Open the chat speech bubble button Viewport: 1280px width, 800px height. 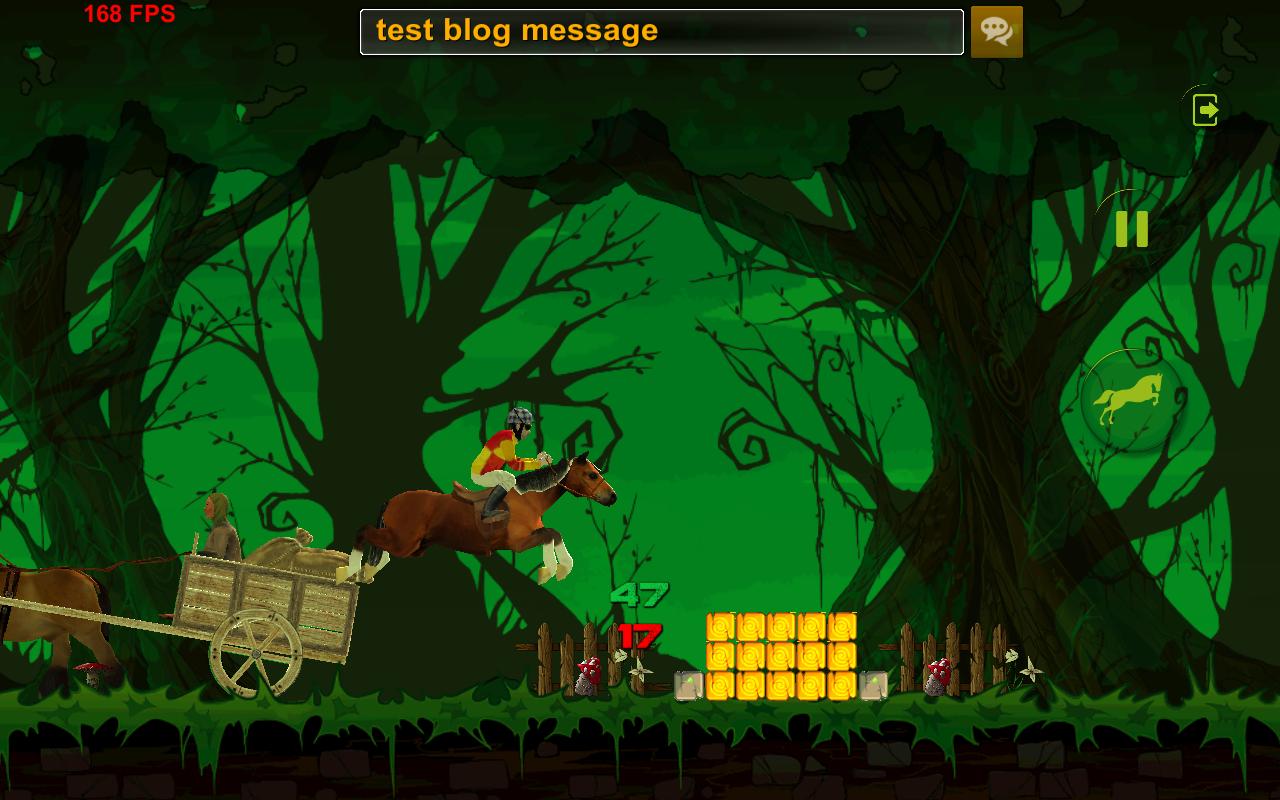(996, 32)
